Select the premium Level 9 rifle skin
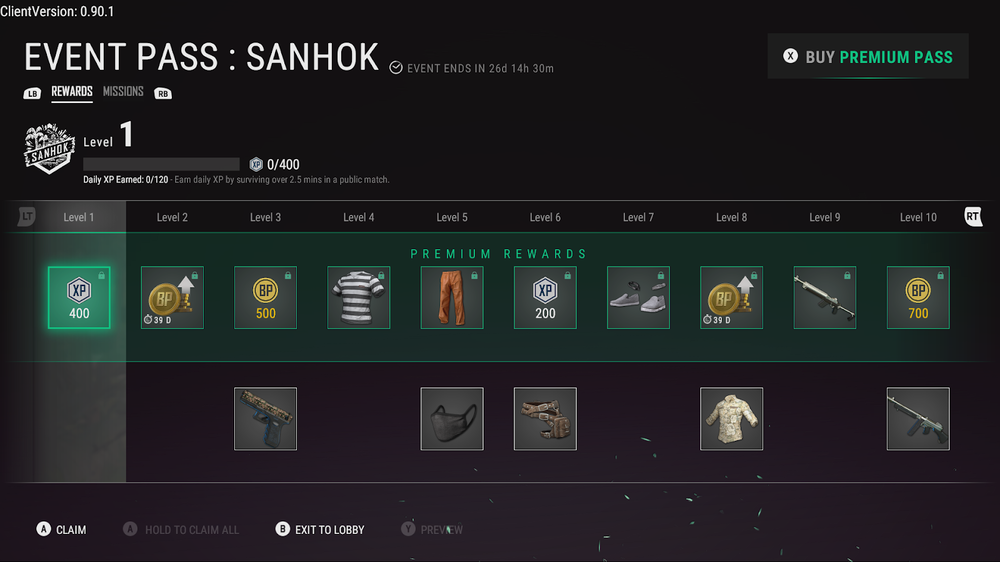This screenshot has width=1000, height=562. tap(824, 298)
